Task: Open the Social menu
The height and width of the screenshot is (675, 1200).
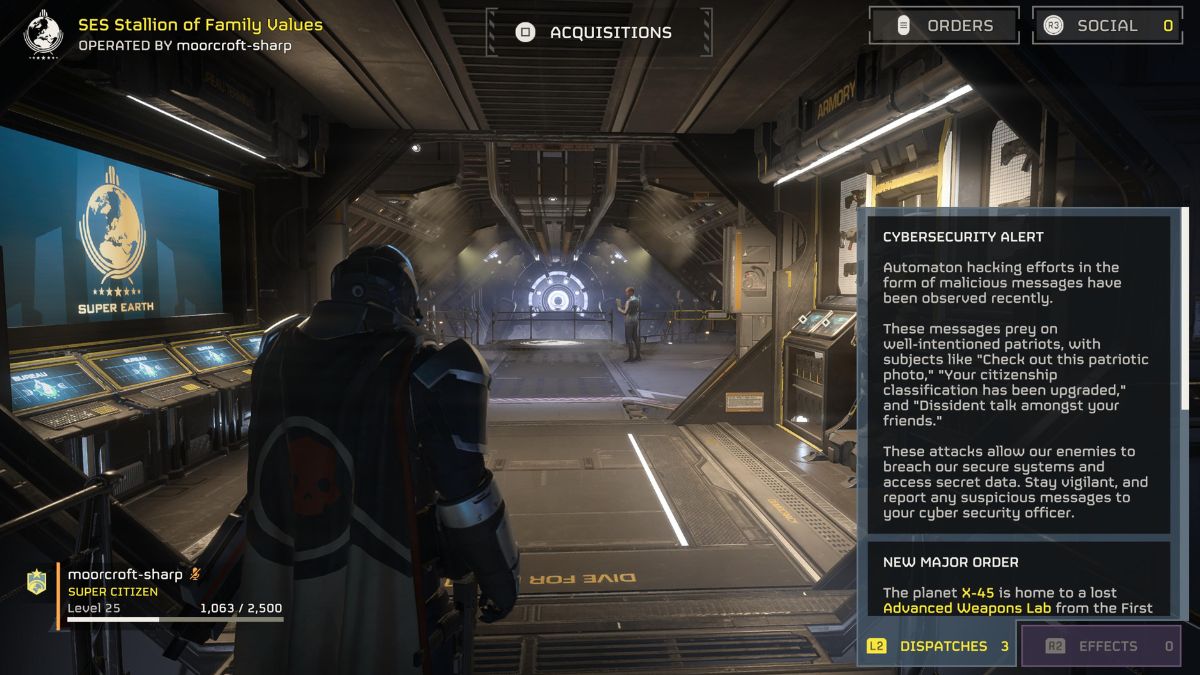Action: pyautogui.click(x=1106, y=26)
